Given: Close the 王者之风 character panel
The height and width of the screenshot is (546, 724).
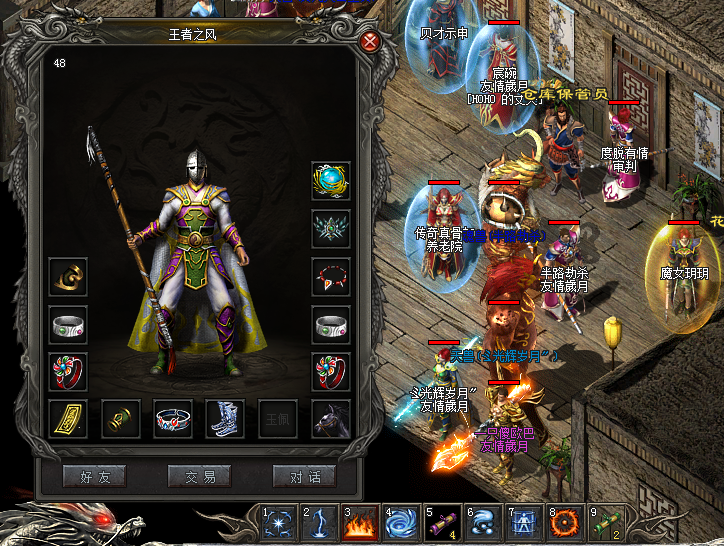Looking at the screenshot, I should click(370, 41).
